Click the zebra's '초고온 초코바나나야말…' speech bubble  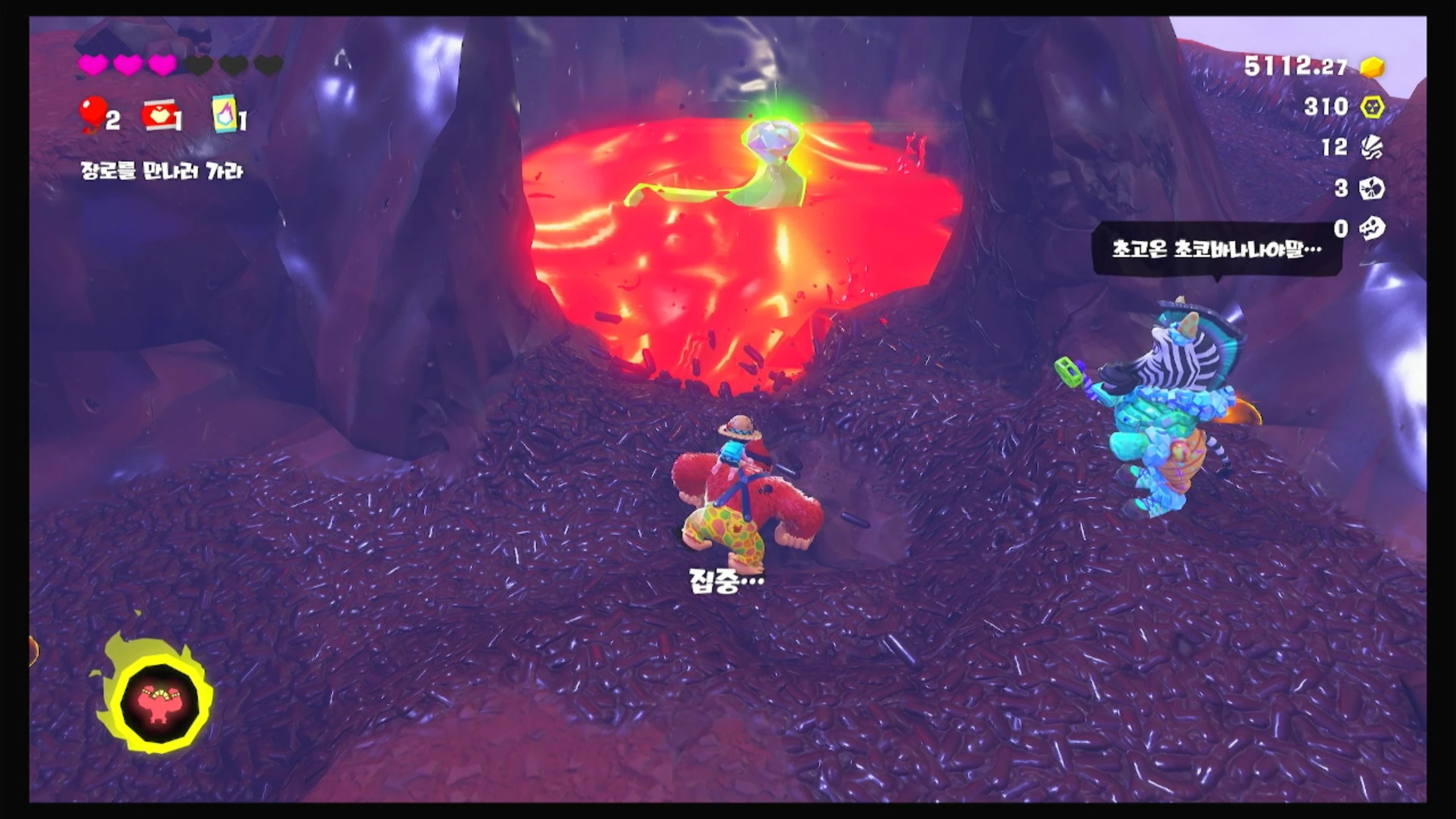pyautogui.click(x=1217, y=250)
